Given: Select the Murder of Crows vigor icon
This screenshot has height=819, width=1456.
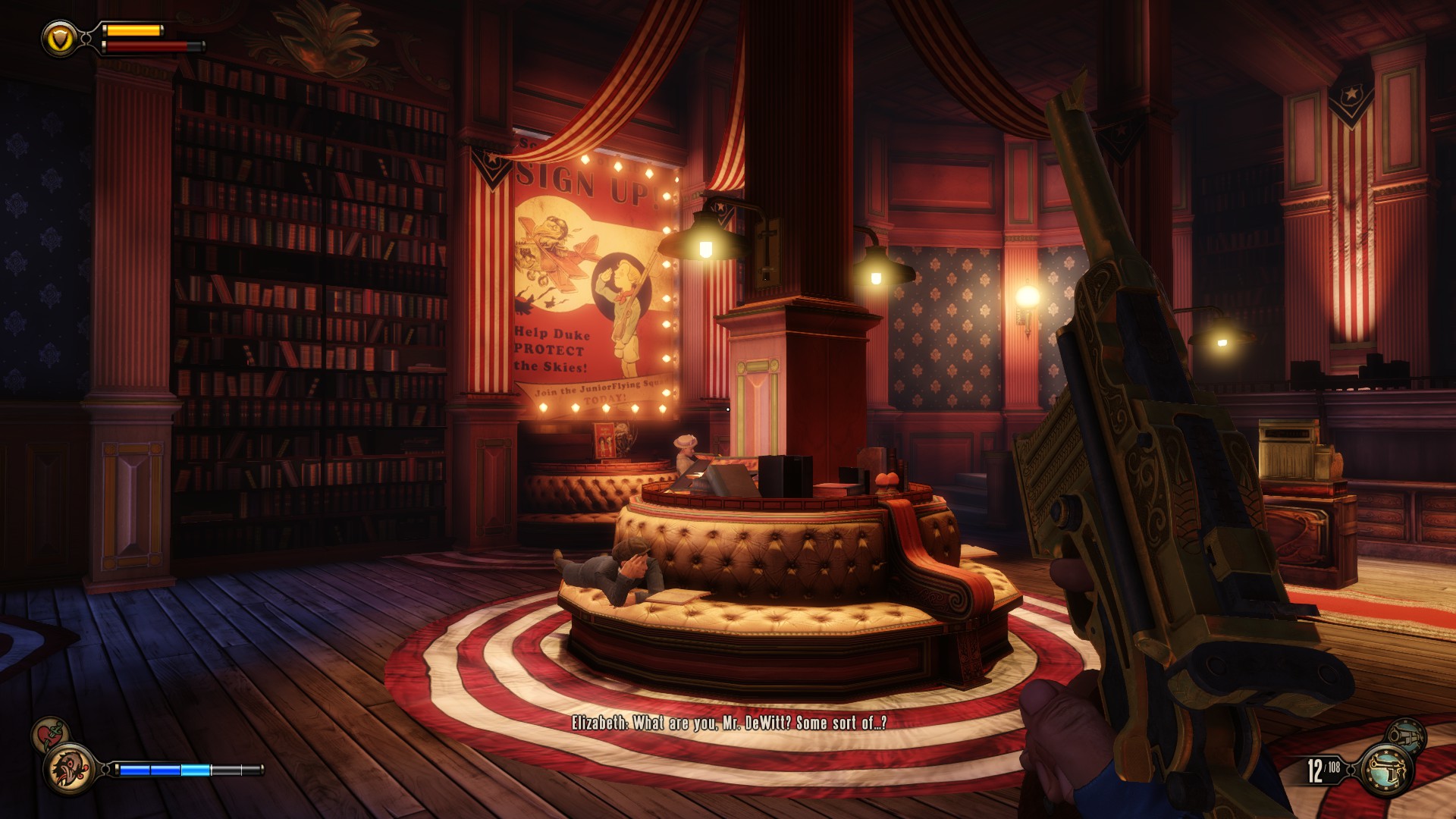Looking at the screenshot, I should click(x=71, y=769).
